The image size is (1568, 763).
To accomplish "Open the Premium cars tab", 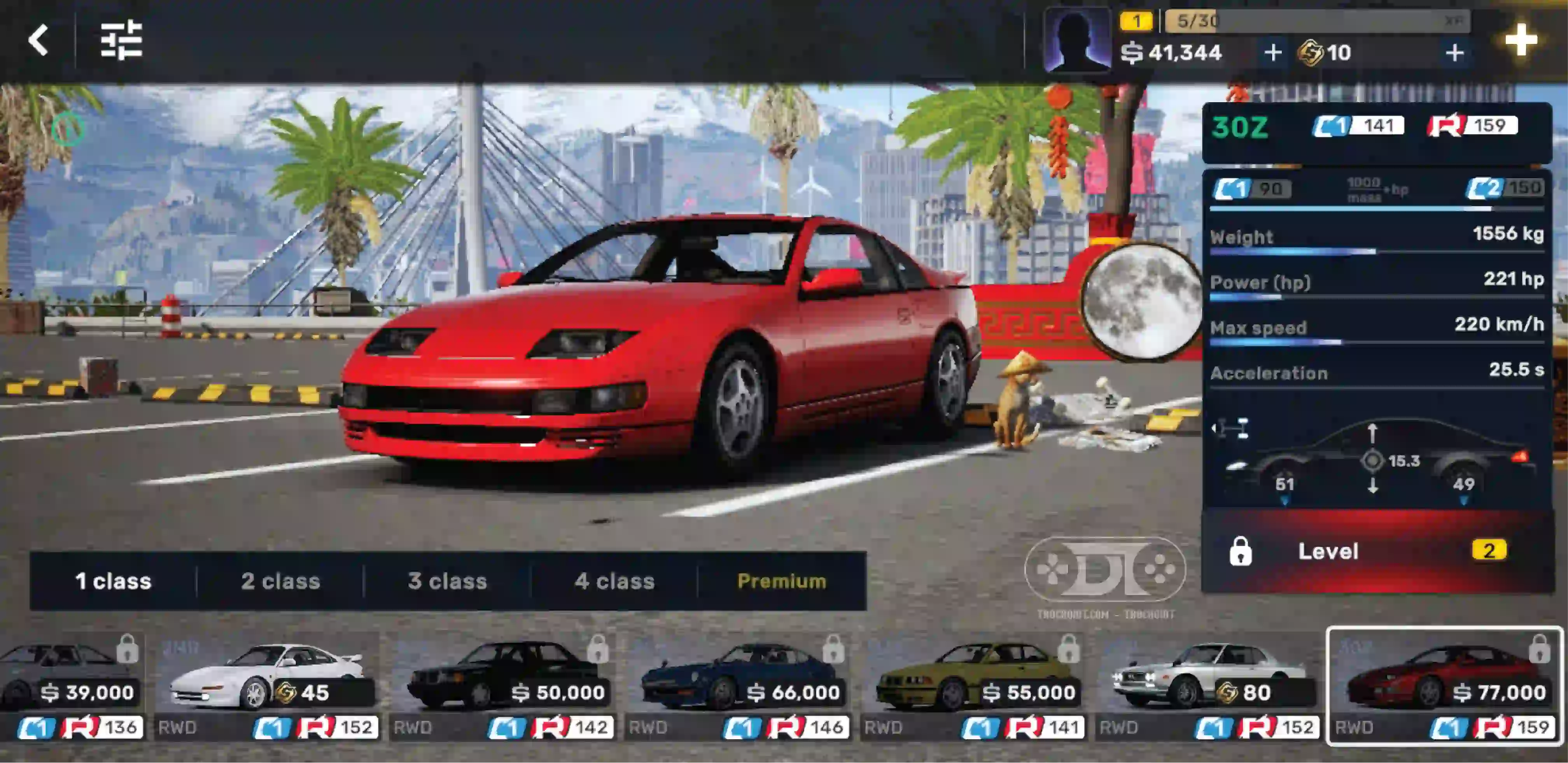I will (x=782, y=581).
